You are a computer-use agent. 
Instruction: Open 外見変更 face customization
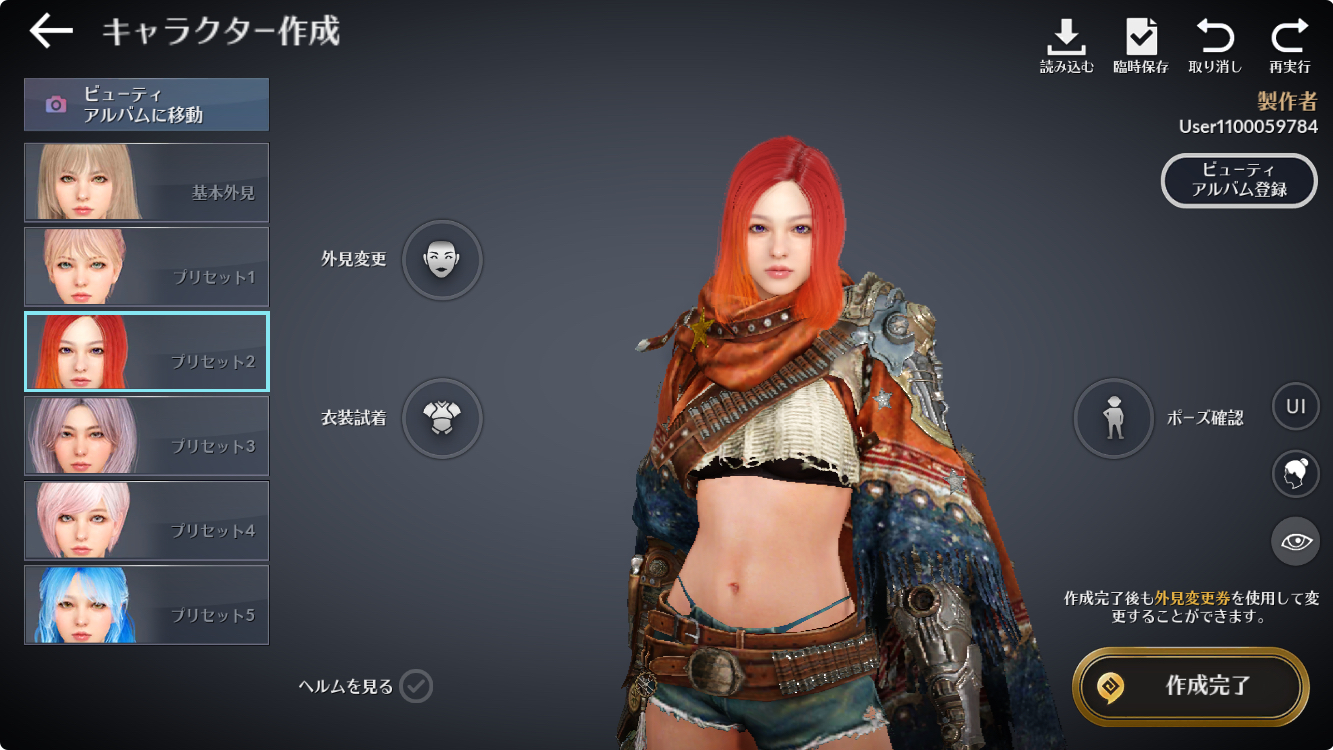coord(442,260)
